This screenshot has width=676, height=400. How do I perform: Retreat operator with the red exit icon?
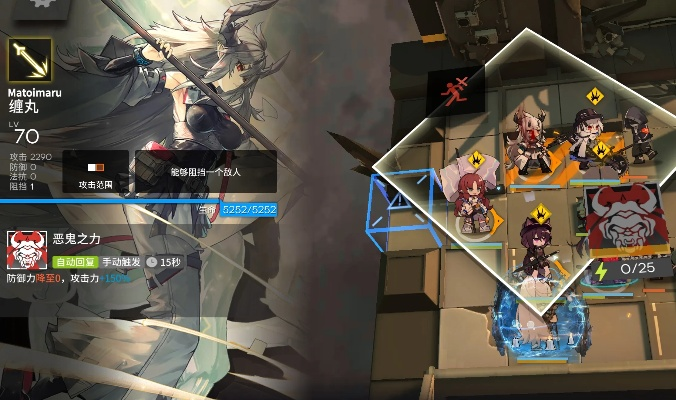(455, 89)
